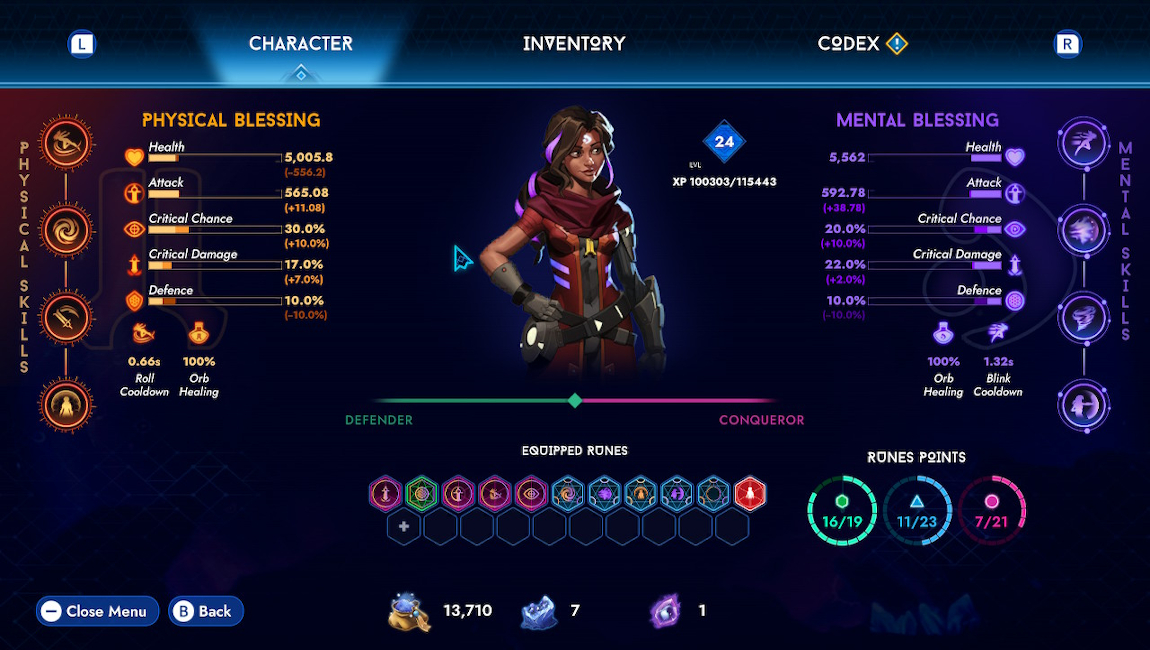
Task: Select the running figure mental skill
Action: pyautogui.click(x=1085, y=144)
